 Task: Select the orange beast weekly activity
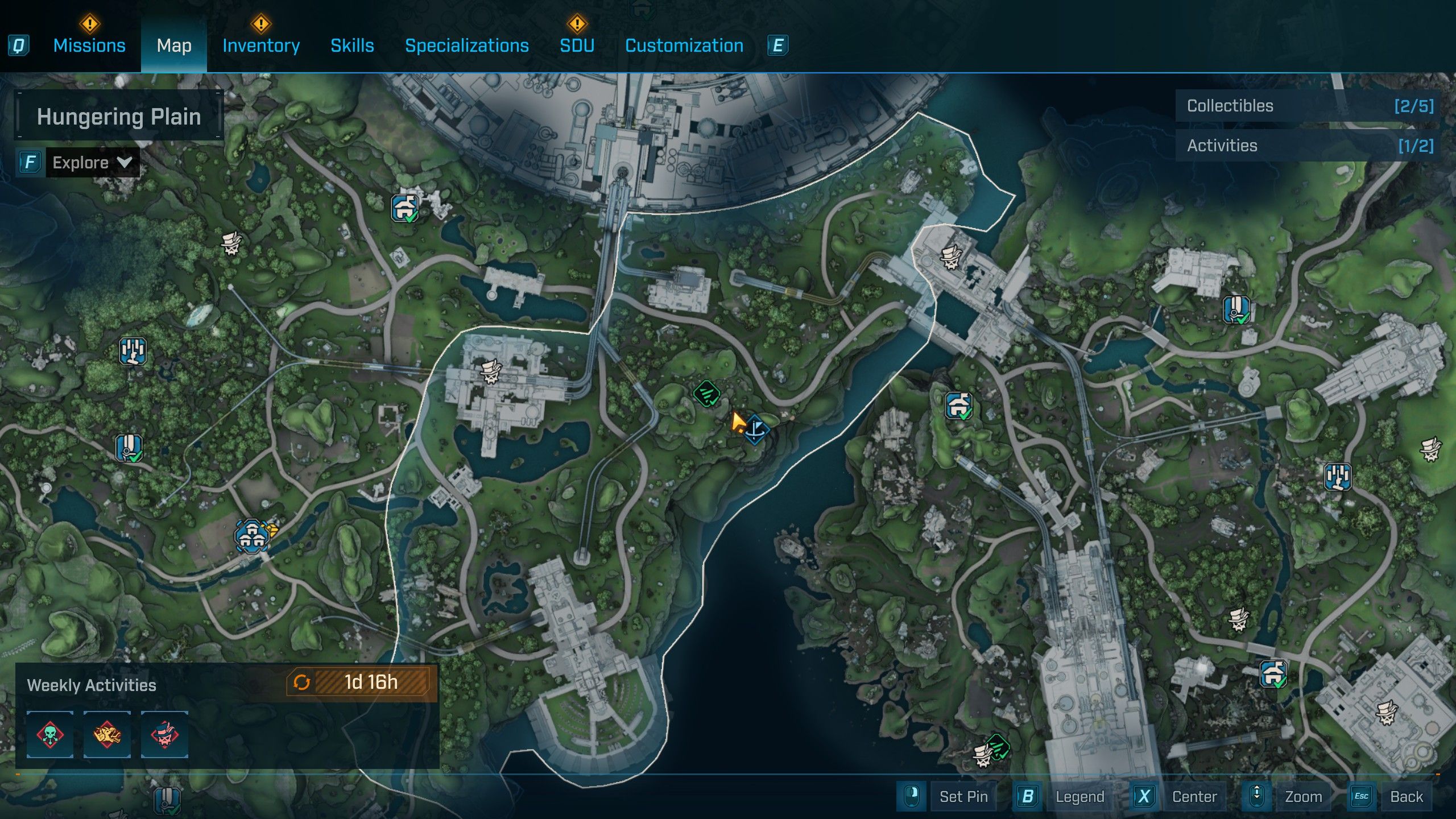click(107, 734)
